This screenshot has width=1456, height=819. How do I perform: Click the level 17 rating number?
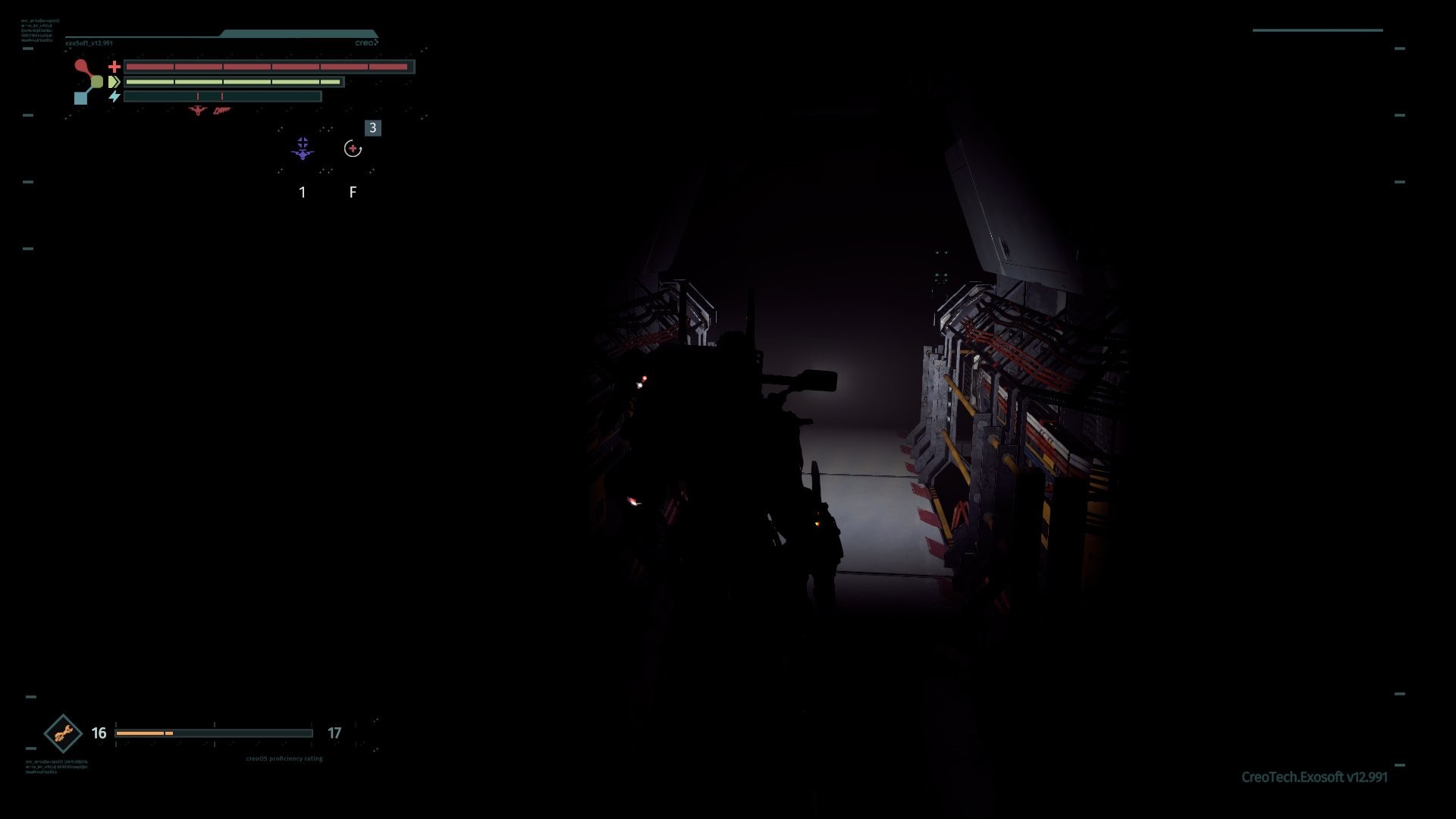(x=334, y=733)
